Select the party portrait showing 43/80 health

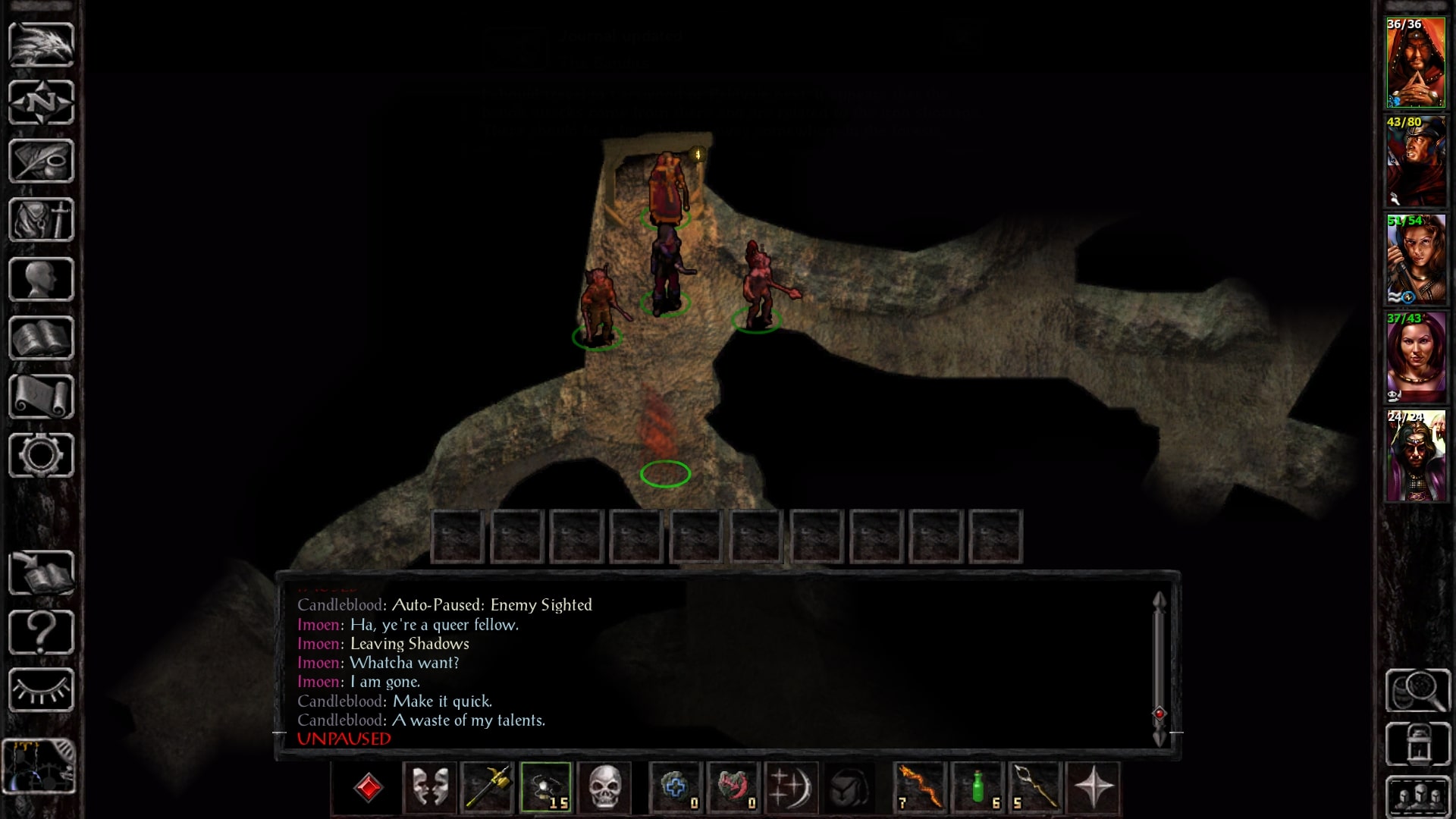(x=1416, y=162)
